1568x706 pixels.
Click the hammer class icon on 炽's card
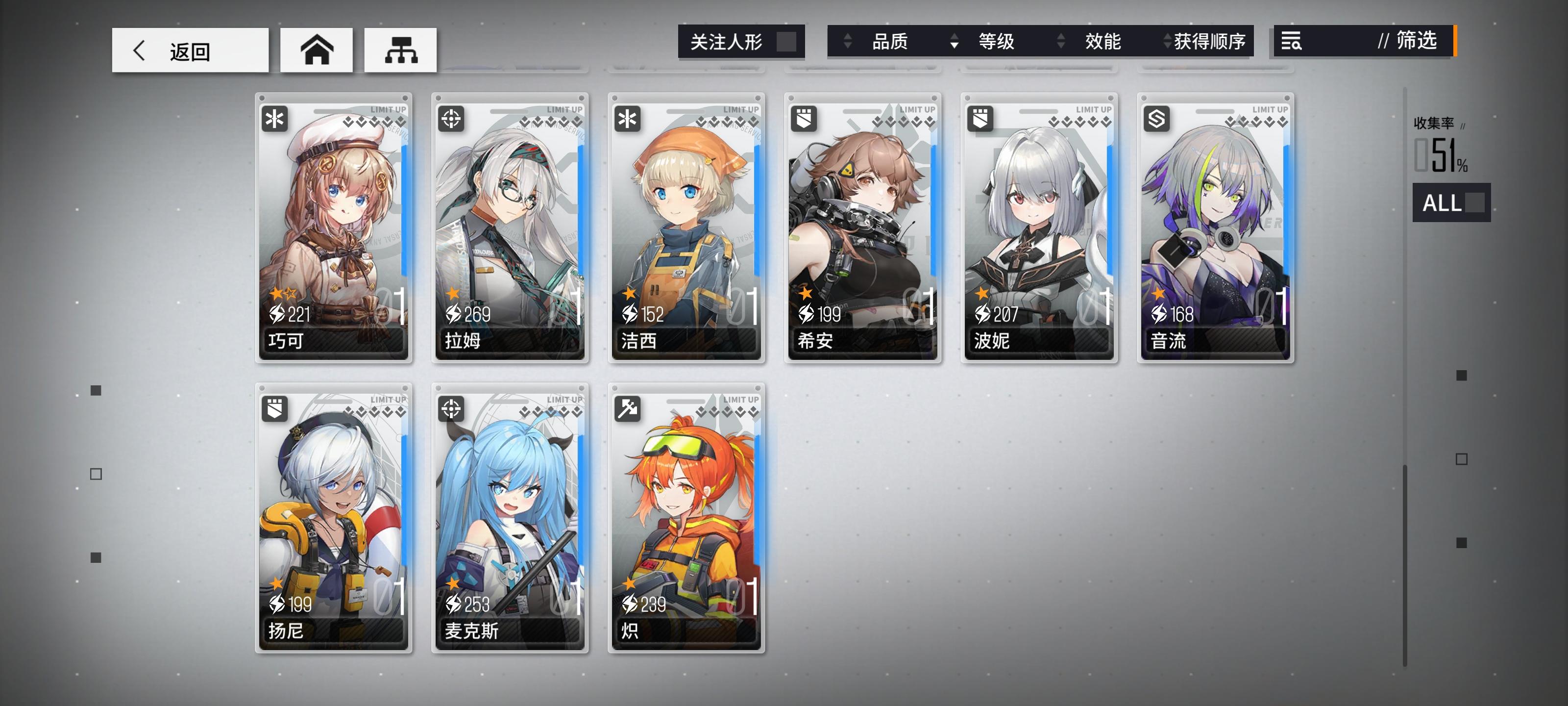tap(627, 409)
